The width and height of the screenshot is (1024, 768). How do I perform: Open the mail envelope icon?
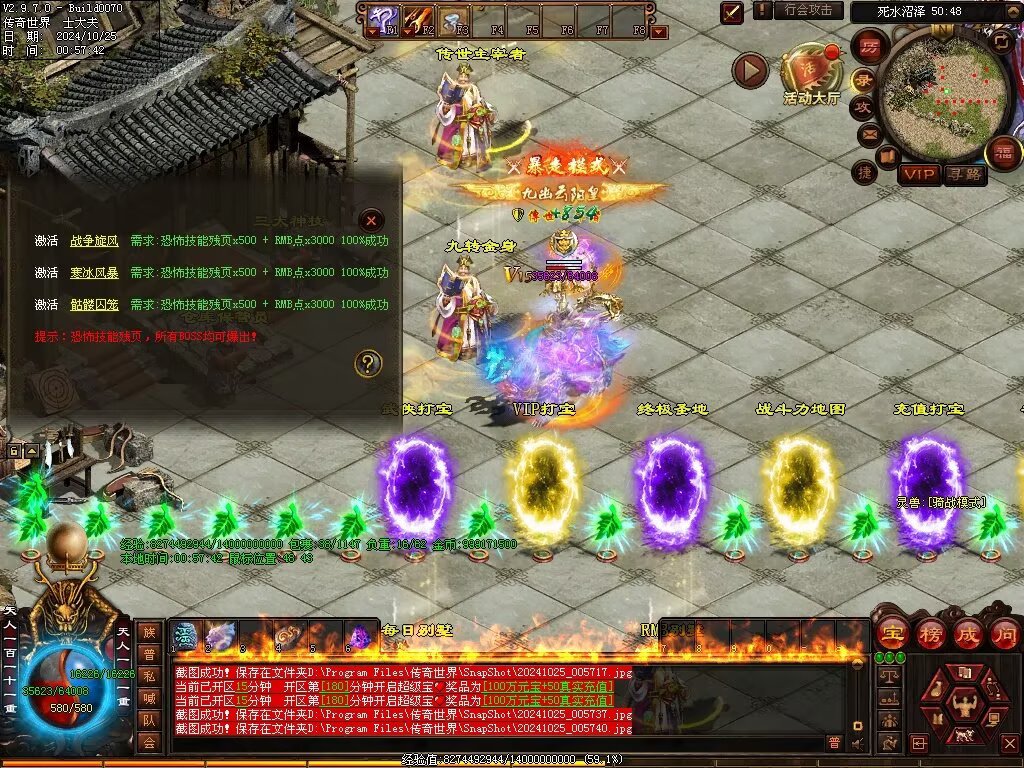click(x=869, y=132)
